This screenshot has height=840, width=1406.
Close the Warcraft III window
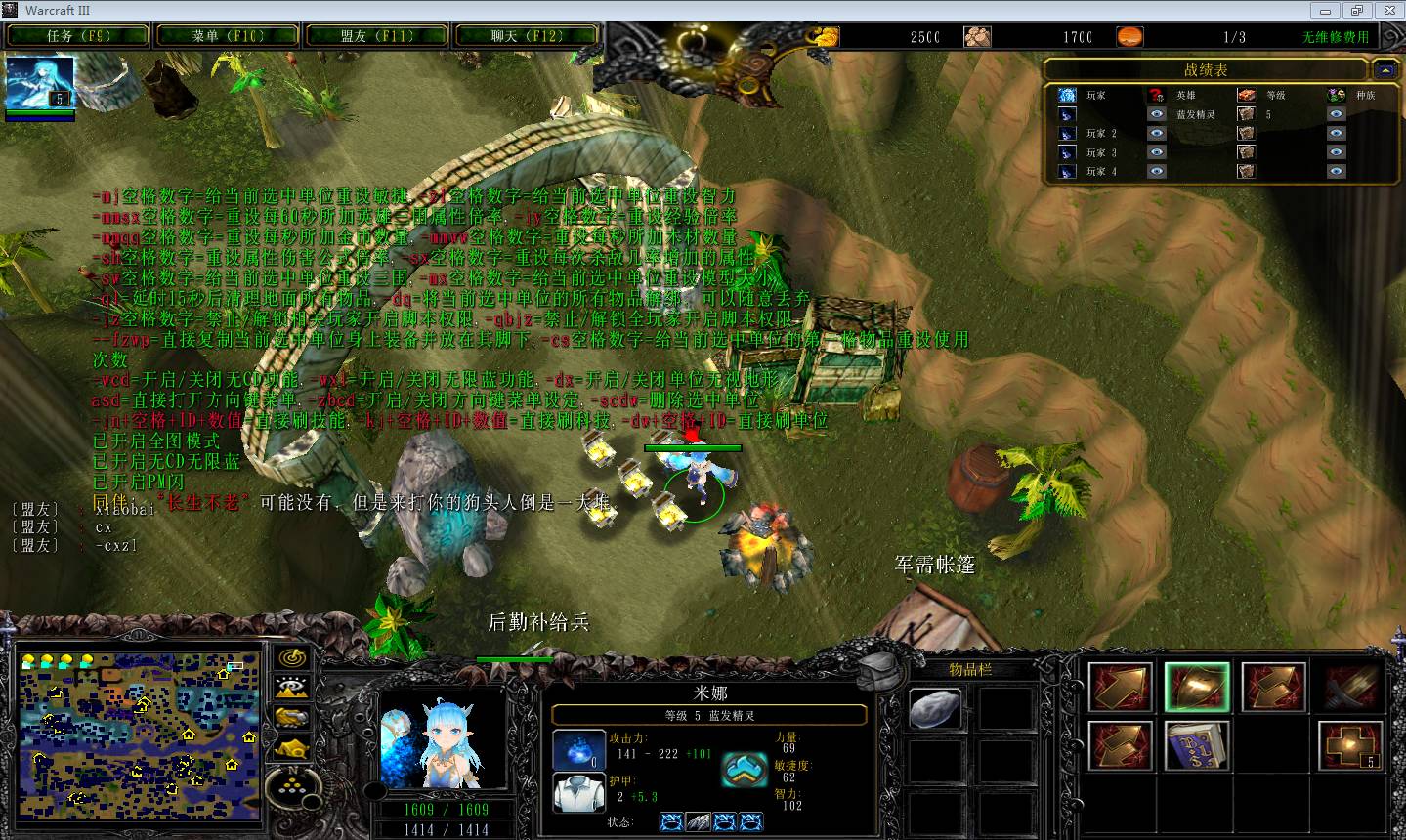click(1385, 10)
